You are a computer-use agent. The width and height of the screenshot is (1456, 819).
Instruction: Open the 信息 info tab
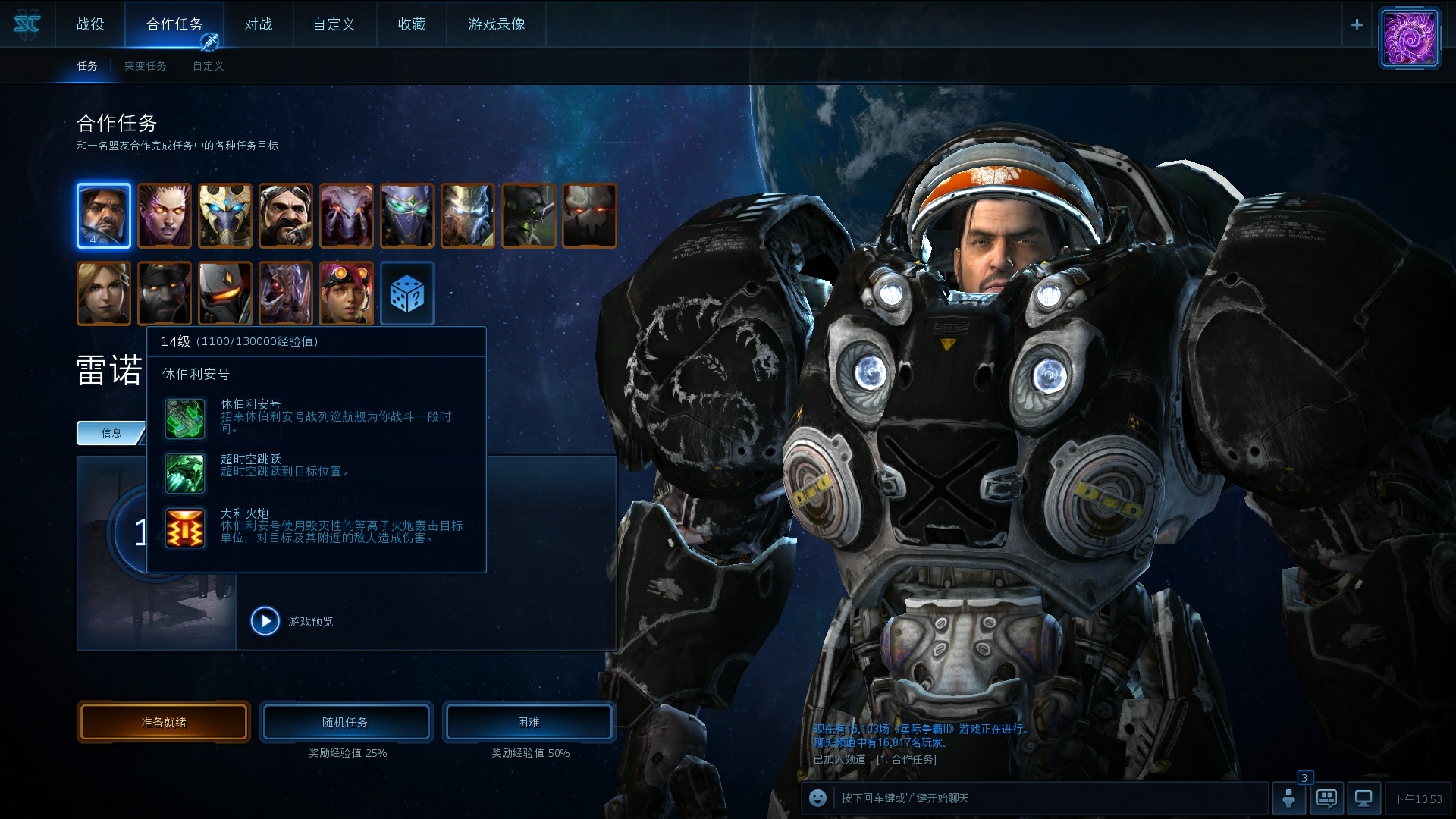(x=111, y=433)
